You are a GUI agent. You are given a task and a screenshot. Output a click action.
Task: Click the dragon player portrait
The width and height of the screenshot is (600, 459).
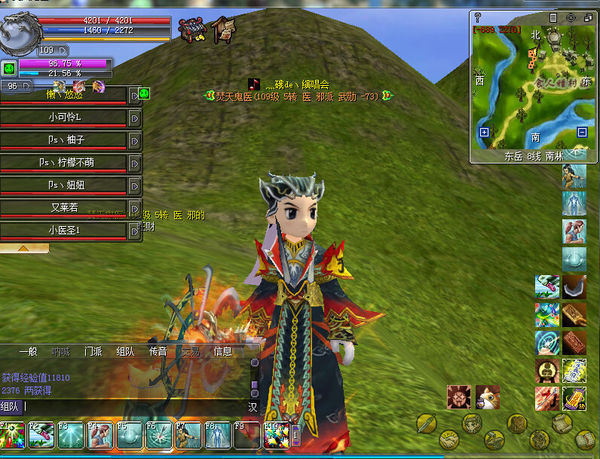18,28
